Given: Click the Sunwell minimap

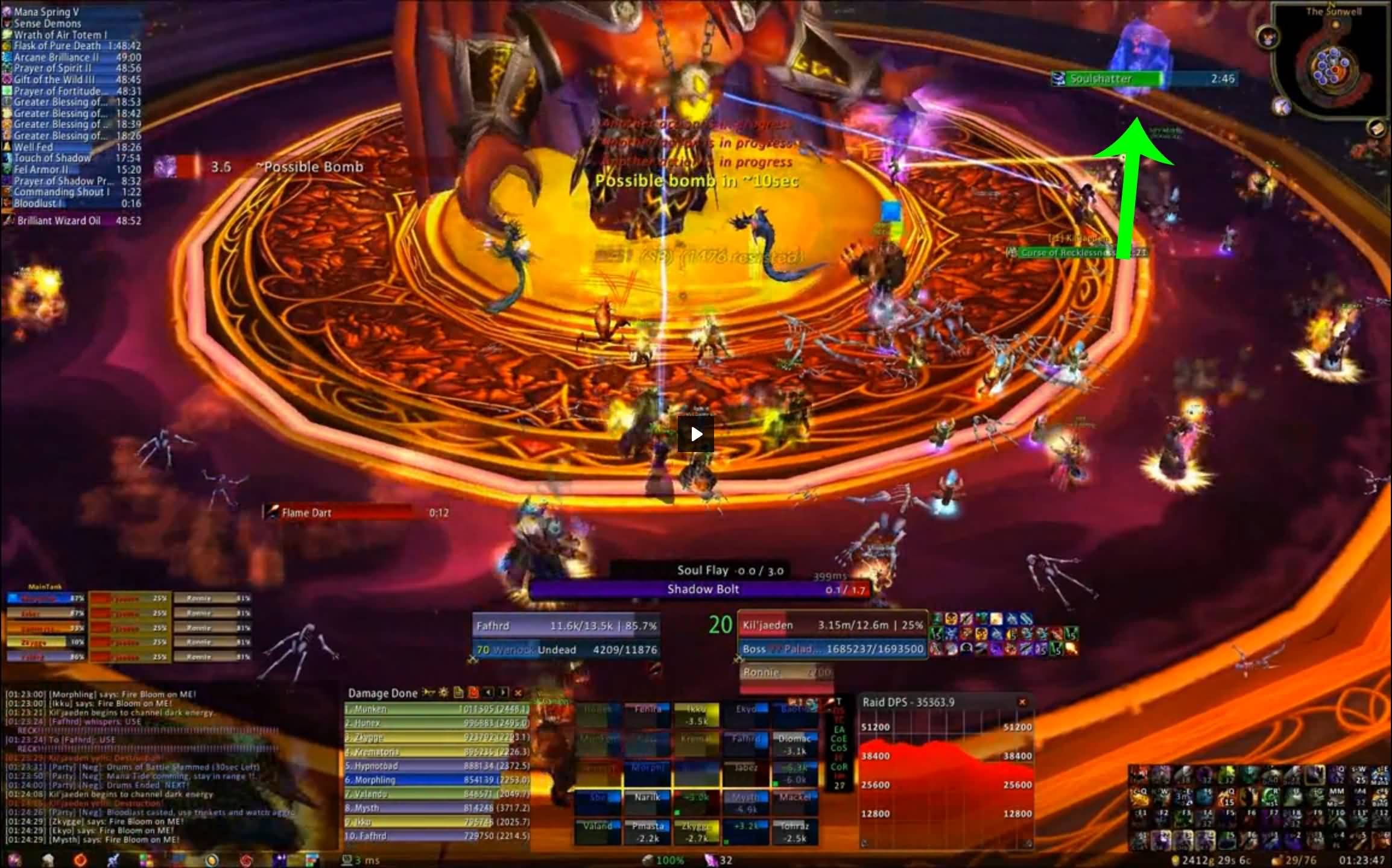Looking at the screenshot, I should click(1334, 68).
